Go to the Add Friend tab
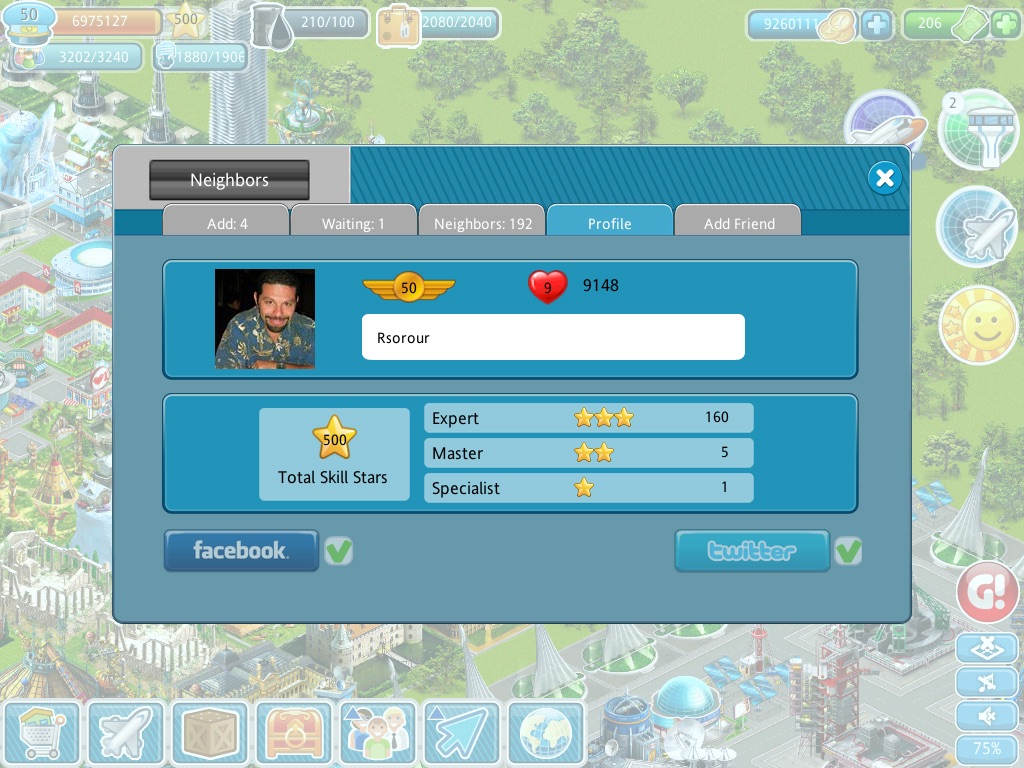1024x768 pixels. coord(738,223)
